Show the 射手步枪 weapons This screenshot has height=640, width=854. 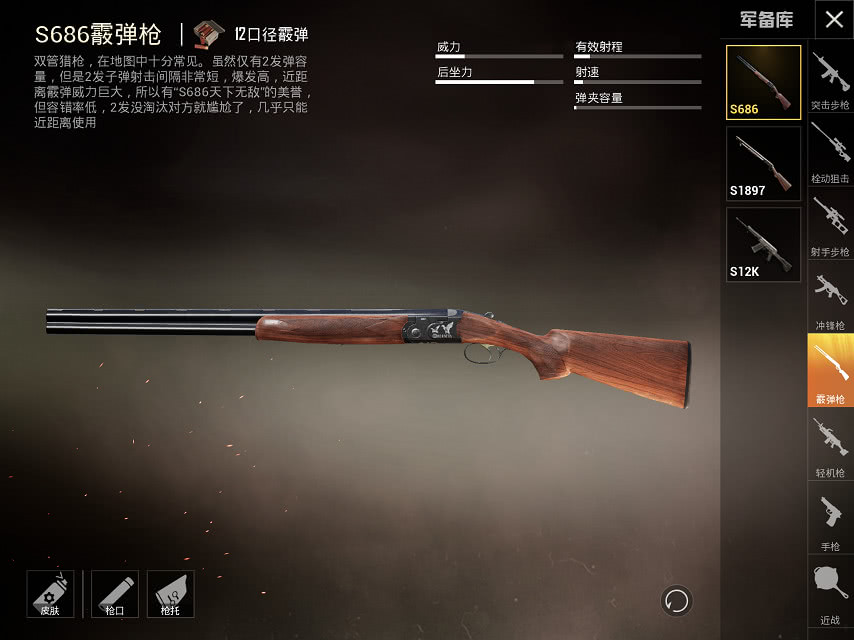(830, 224)
